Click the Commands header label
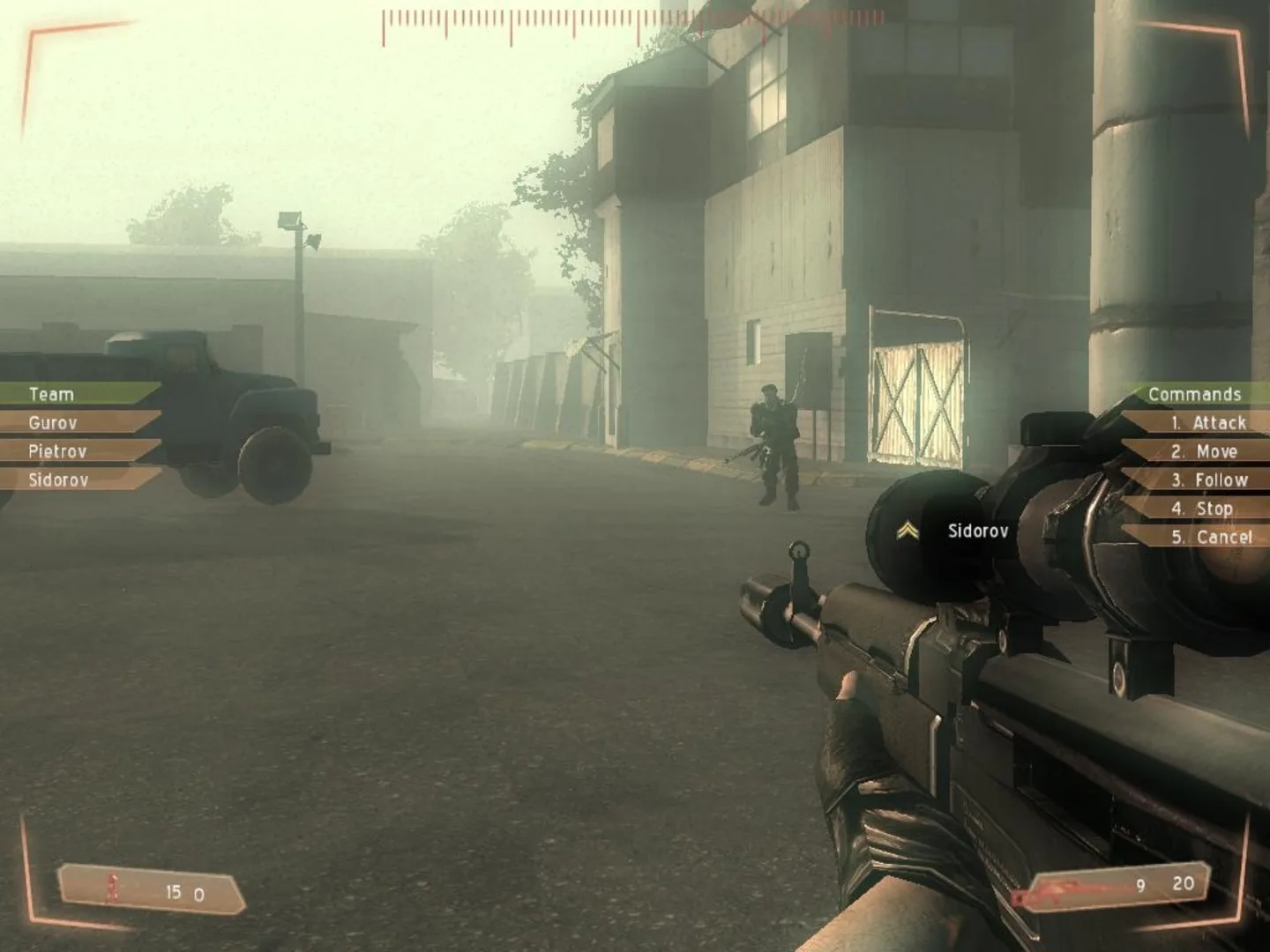Image resolution: width=1270 pixels, height=952 pixels. coord(1195,394)
